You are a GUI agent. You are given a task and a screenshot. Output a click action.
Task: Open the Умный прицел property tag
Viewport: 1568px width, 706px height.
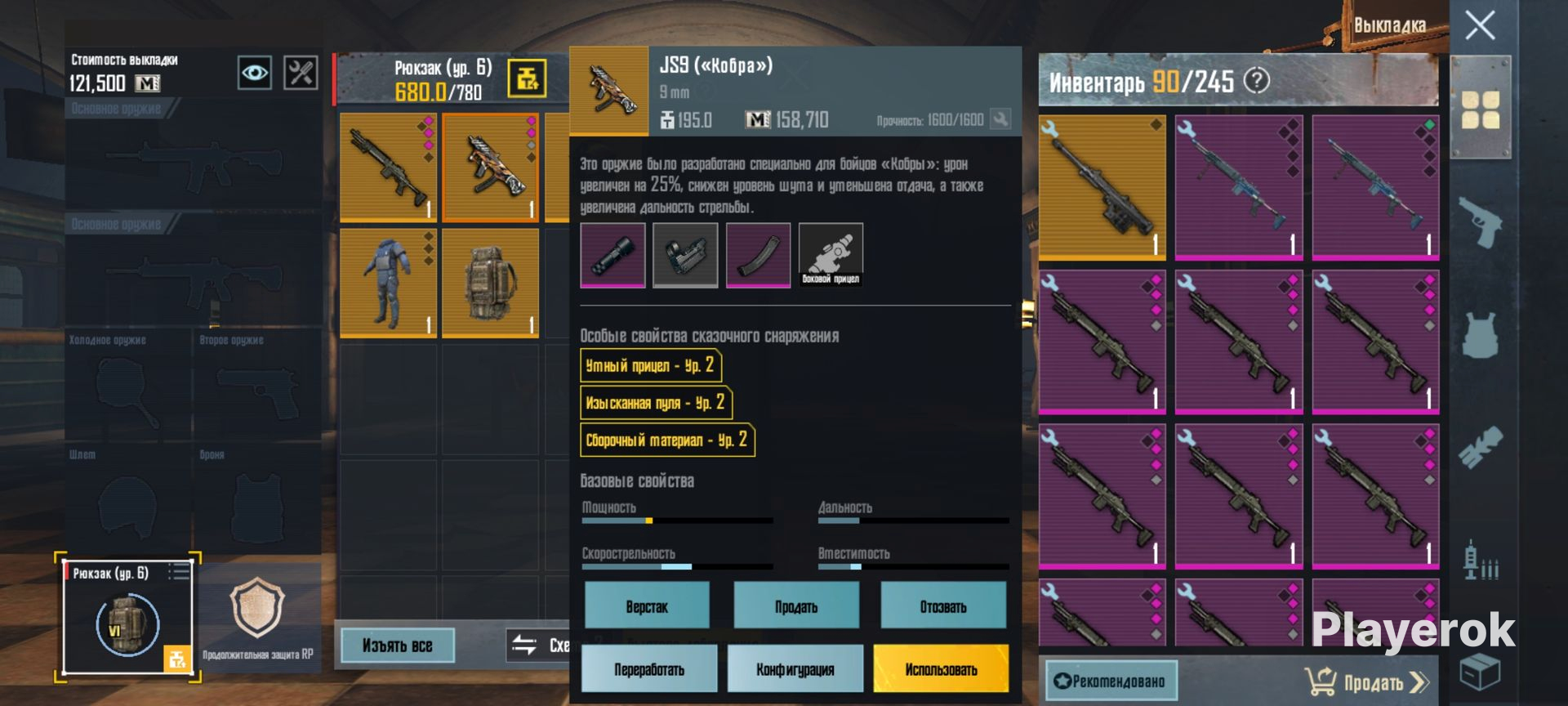[650, 365]
